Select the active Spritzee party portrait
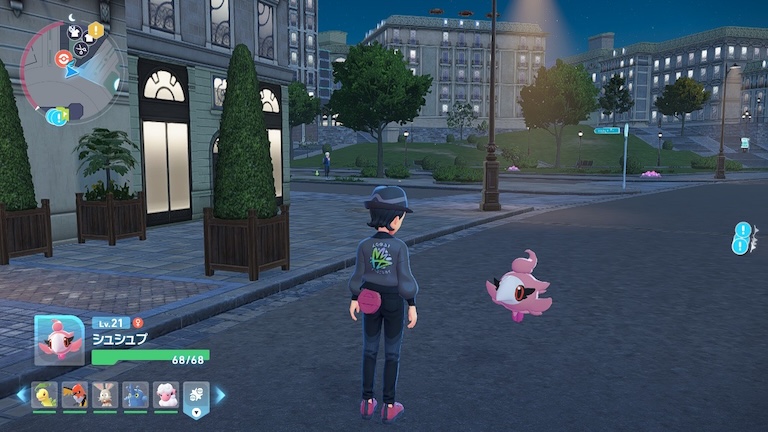Viewport: 768px width, 432px height. (59, 340)
